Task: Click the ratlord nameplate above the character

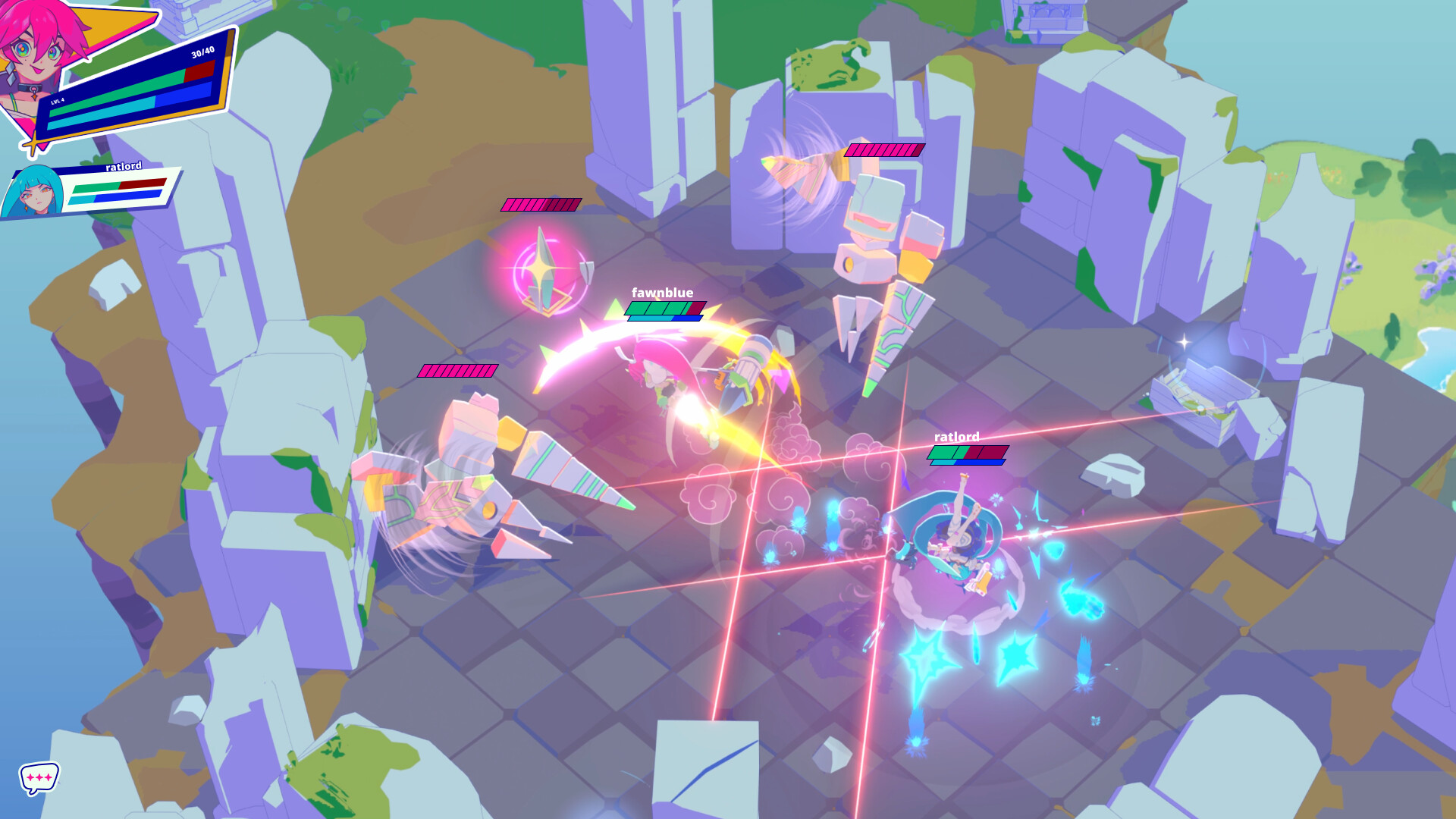Action: point(957,438)
